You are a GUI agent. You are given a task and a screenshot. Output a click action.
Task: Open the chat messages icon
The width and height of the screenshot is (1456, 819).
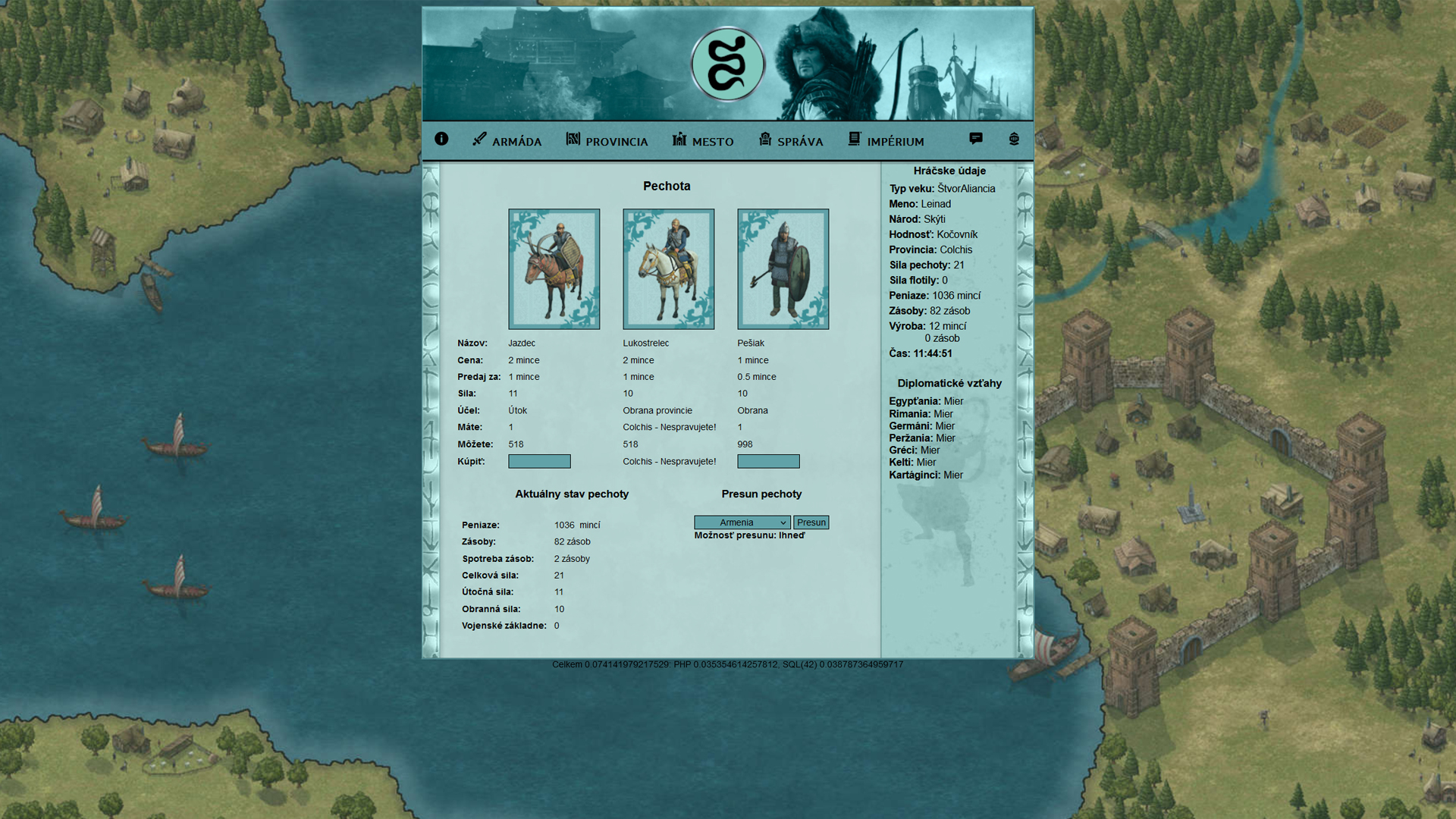[976, 139]
